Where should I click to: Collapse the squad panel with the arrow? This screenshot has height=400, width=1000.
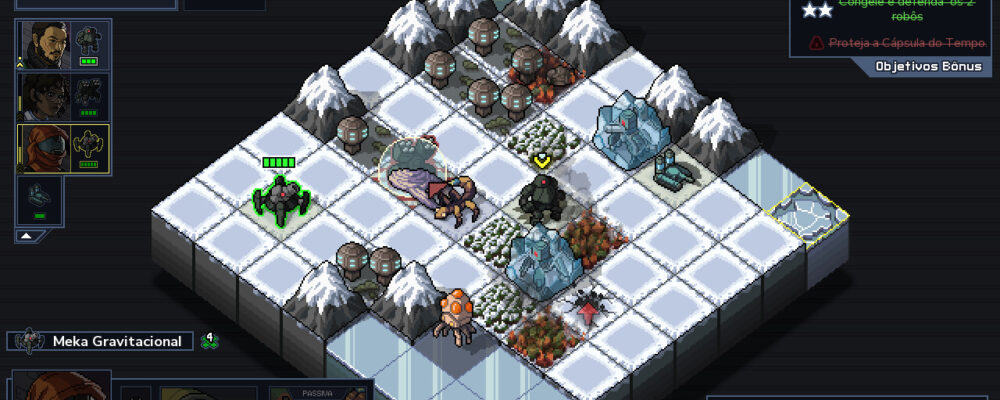(28, 236)
